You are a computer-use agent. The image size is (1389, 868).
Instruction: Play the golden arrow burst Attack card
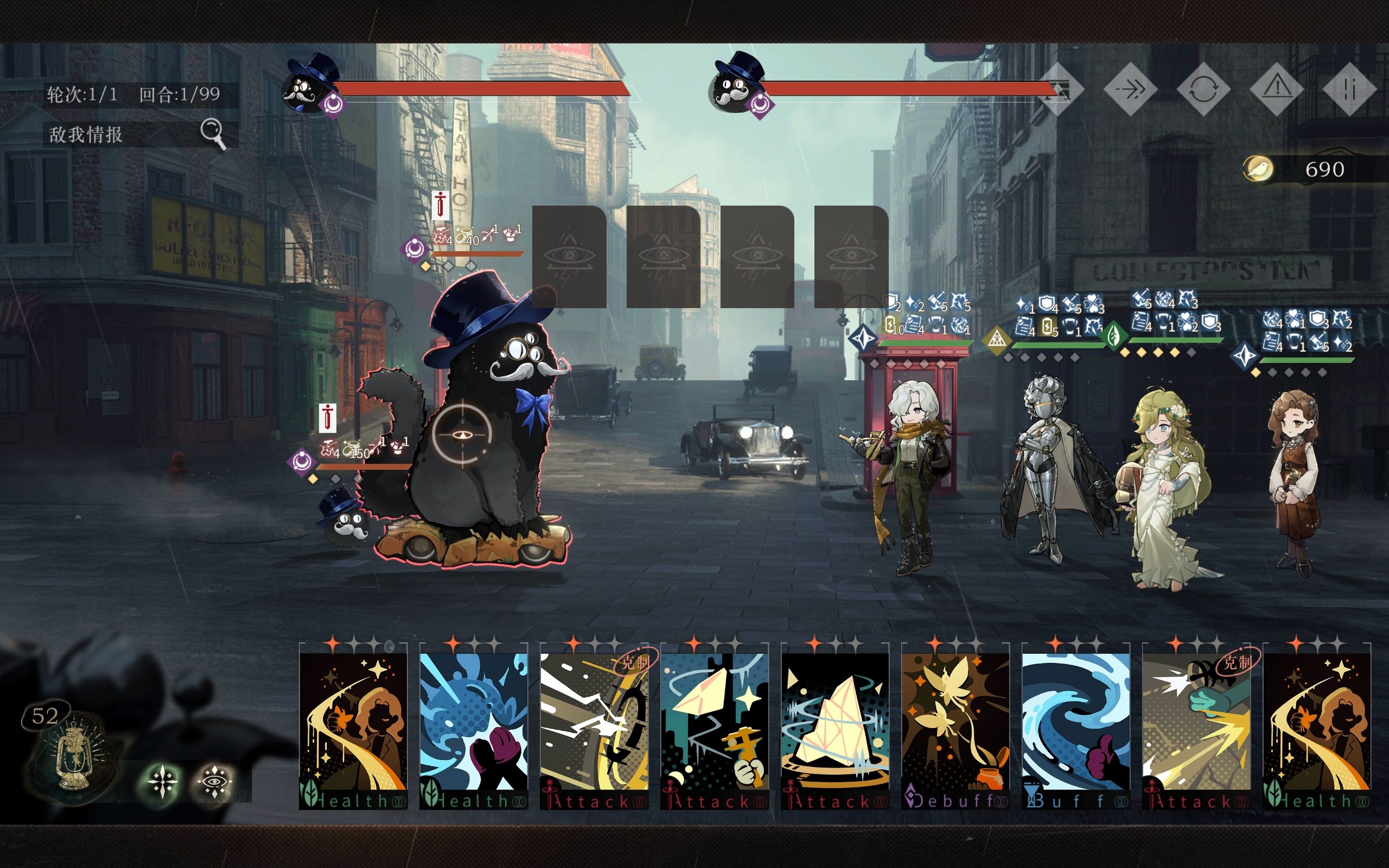coord(1197,726)
